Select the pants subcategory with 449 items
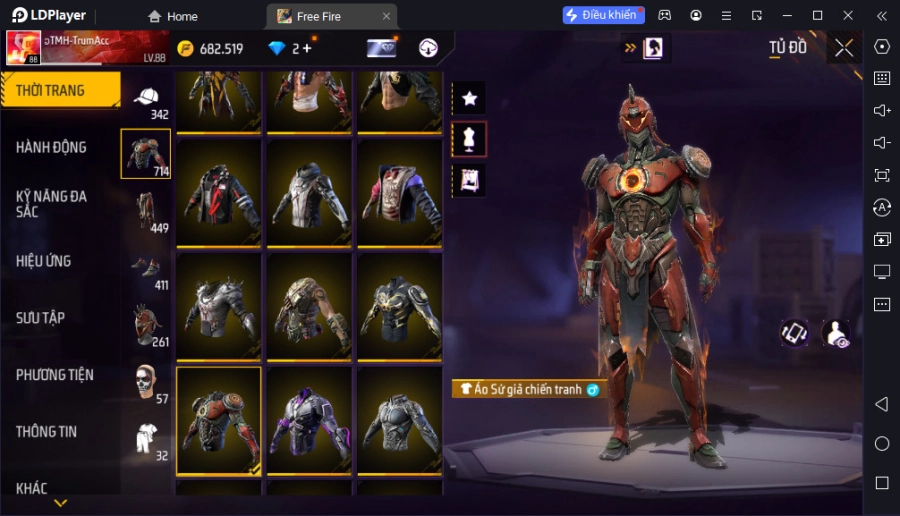 click(146, 211)
